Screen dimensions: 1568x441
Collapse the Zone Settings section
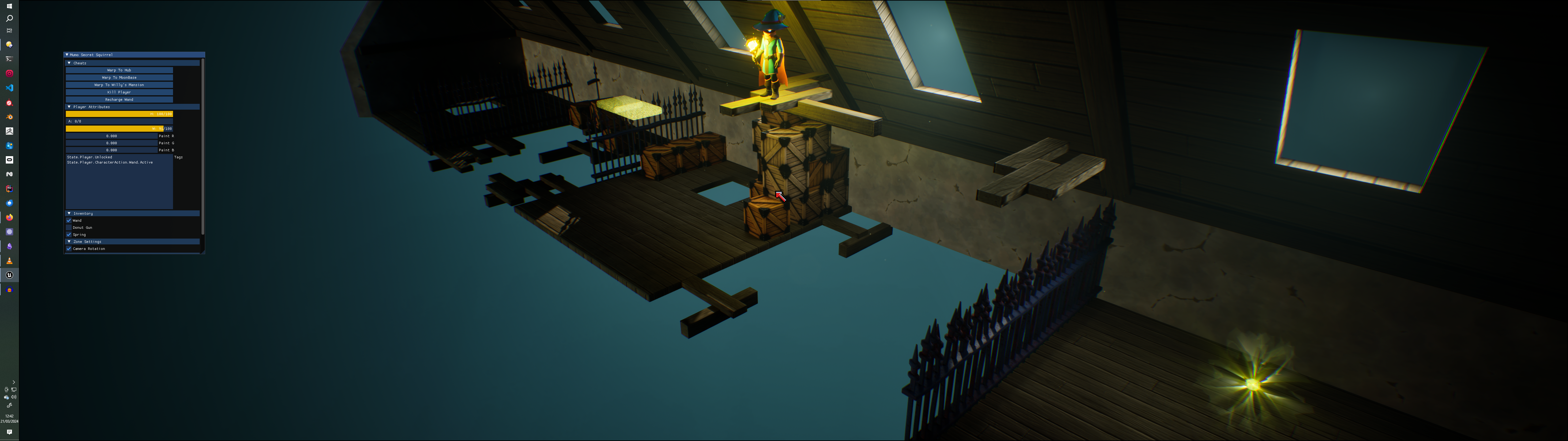pos(70,241)
